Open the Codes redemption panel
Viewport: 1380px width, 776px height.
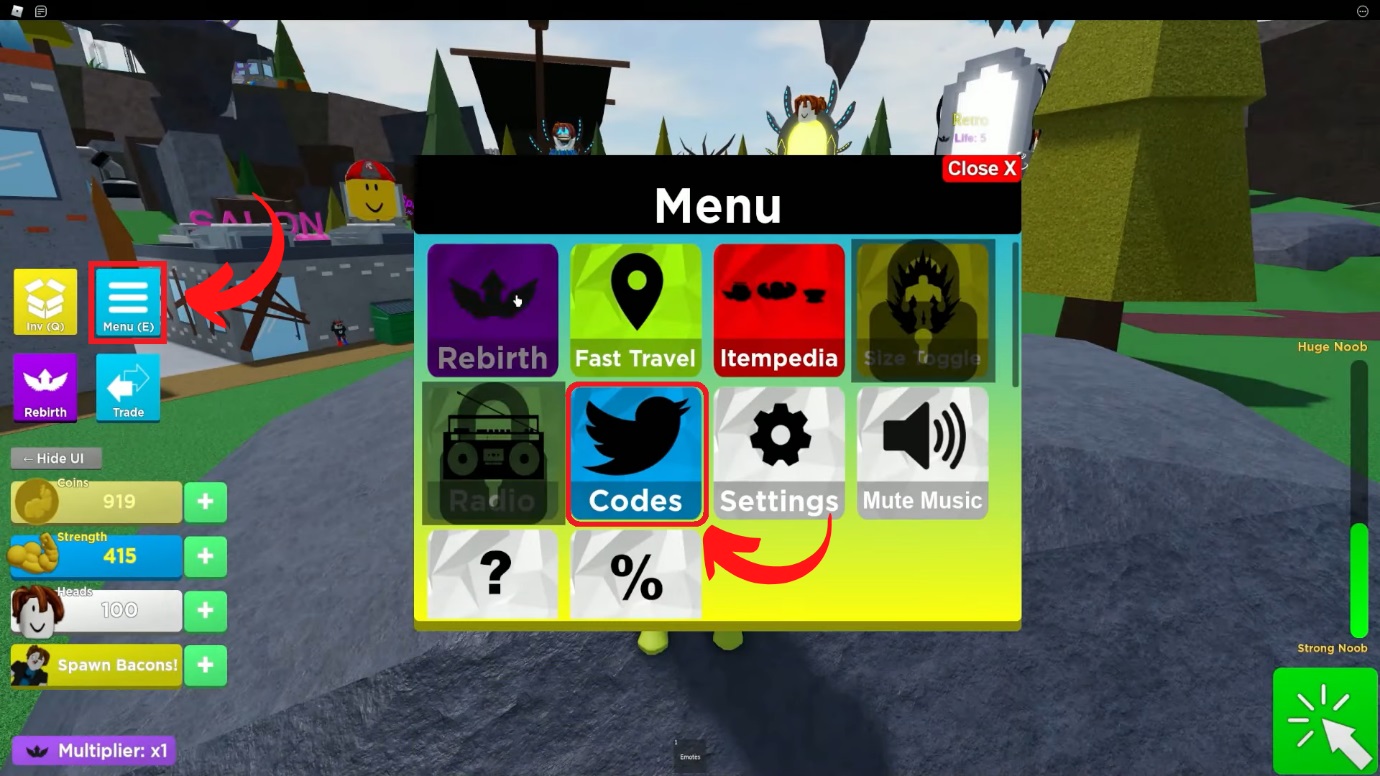point(635,453)
